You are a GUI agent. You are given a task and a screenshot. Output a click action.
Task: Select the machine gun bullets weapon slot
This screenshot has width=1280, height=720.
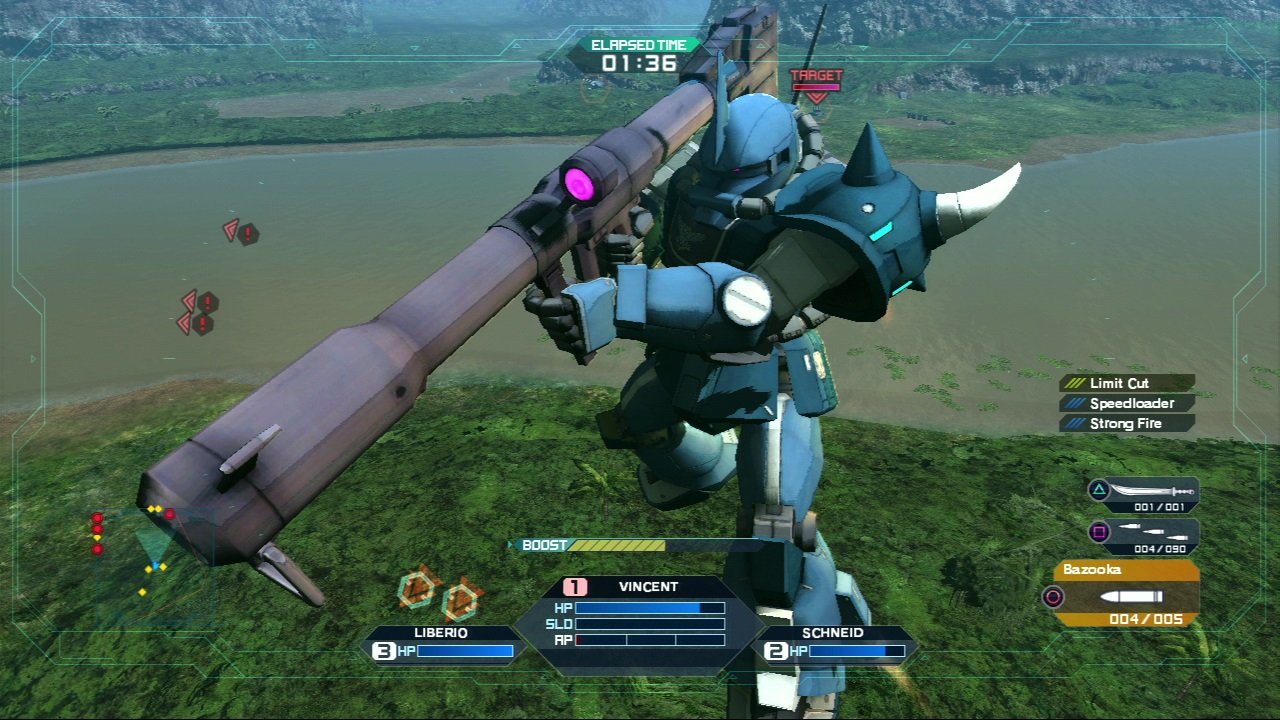click(1144, 533)
